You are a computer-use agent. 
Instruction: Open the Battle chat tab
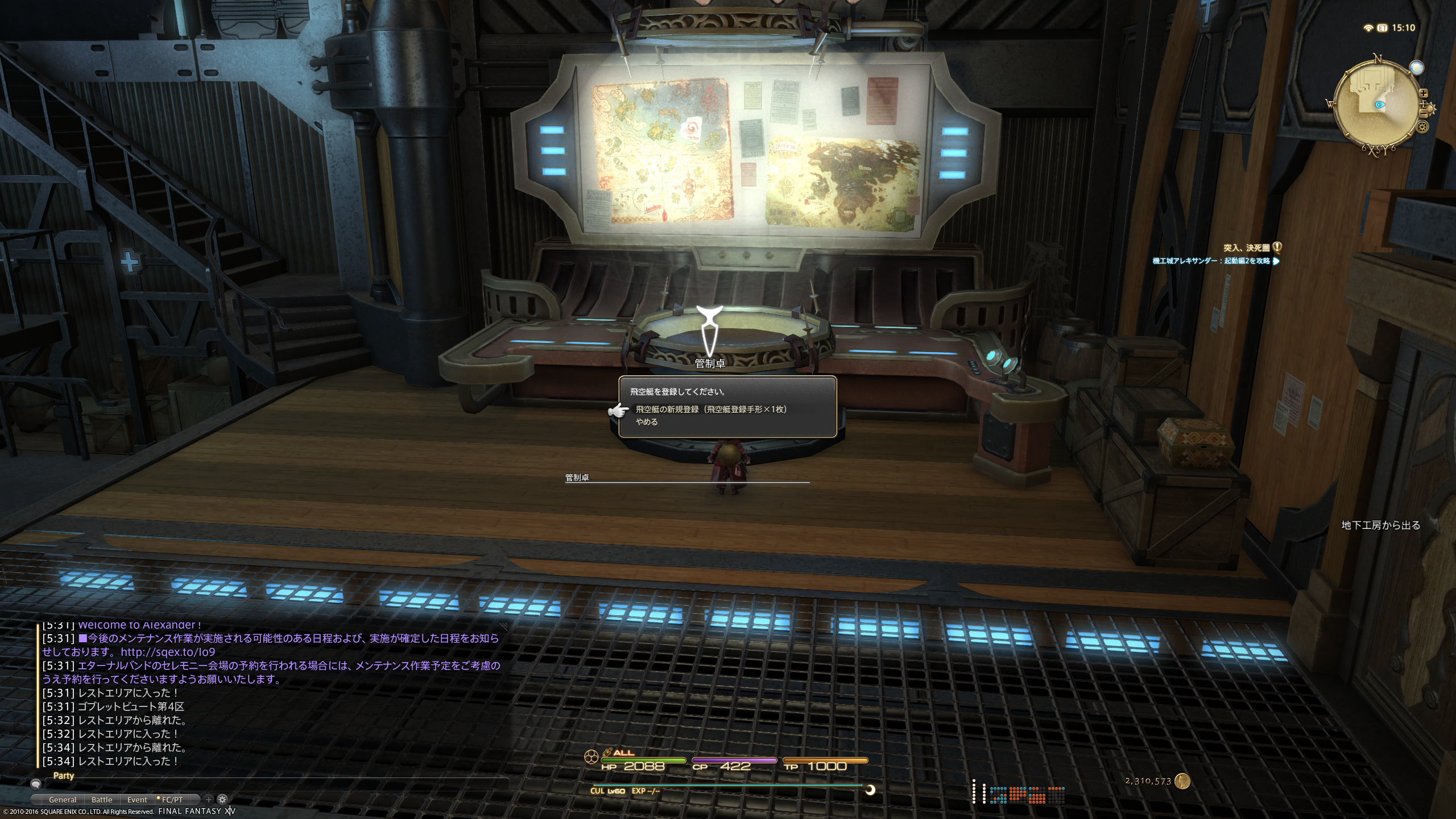pyautogui.click(x=102, y=800)
